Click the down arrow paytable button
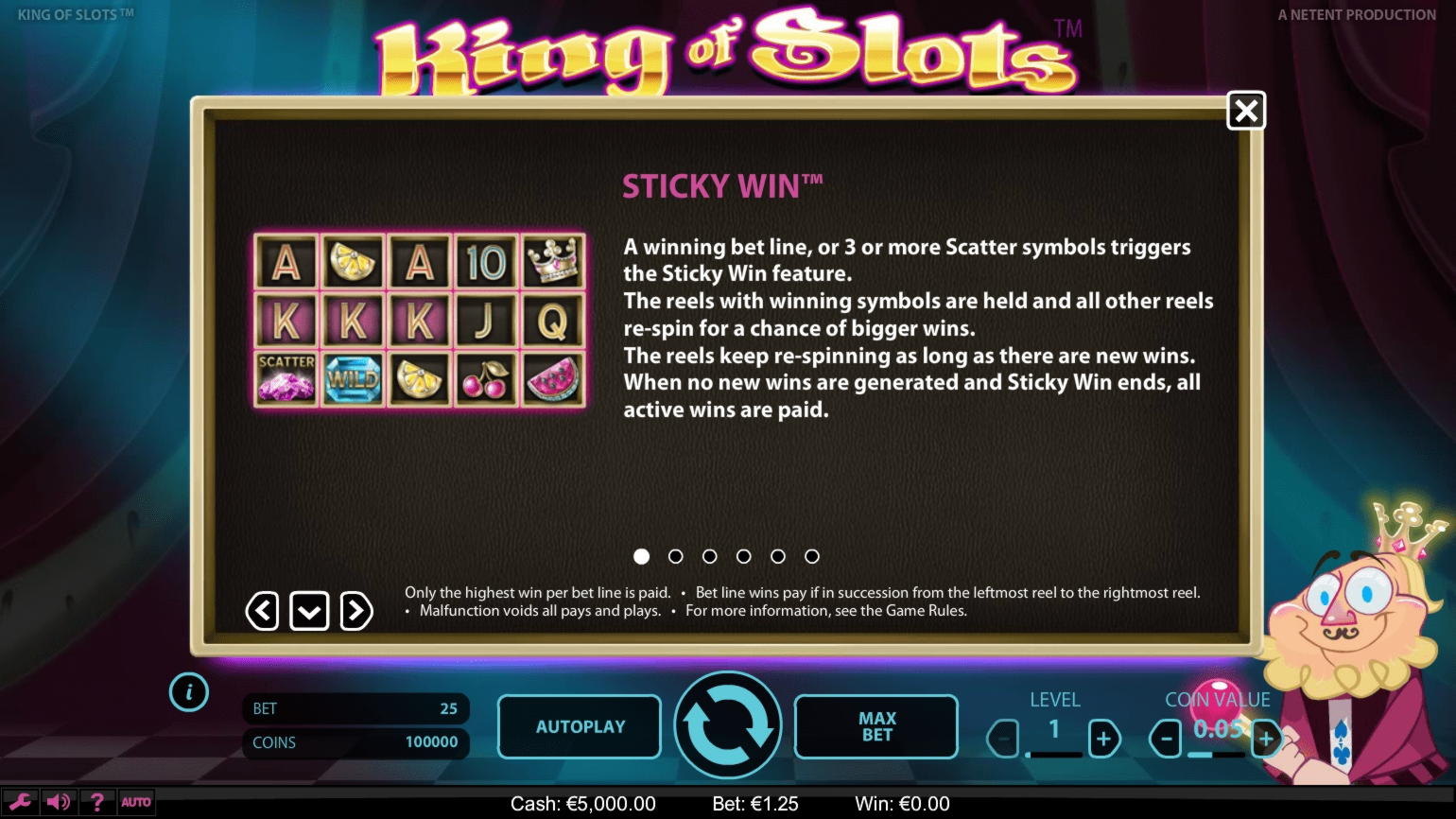Screen dimensions: 1456x819 tap(309, 612)
